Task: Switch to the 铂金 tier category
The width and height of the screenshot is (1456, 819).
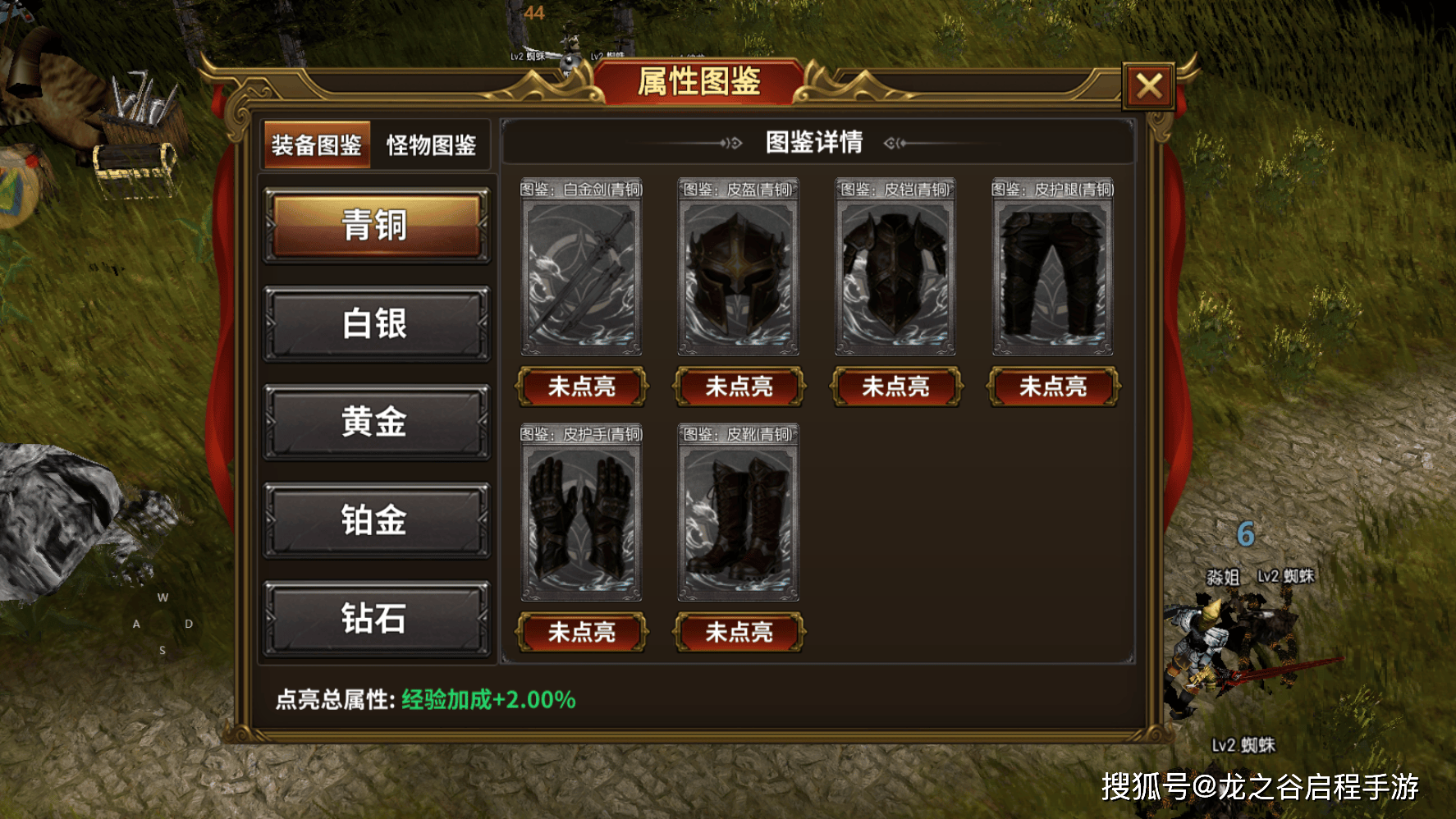Action: pos(376,520)
